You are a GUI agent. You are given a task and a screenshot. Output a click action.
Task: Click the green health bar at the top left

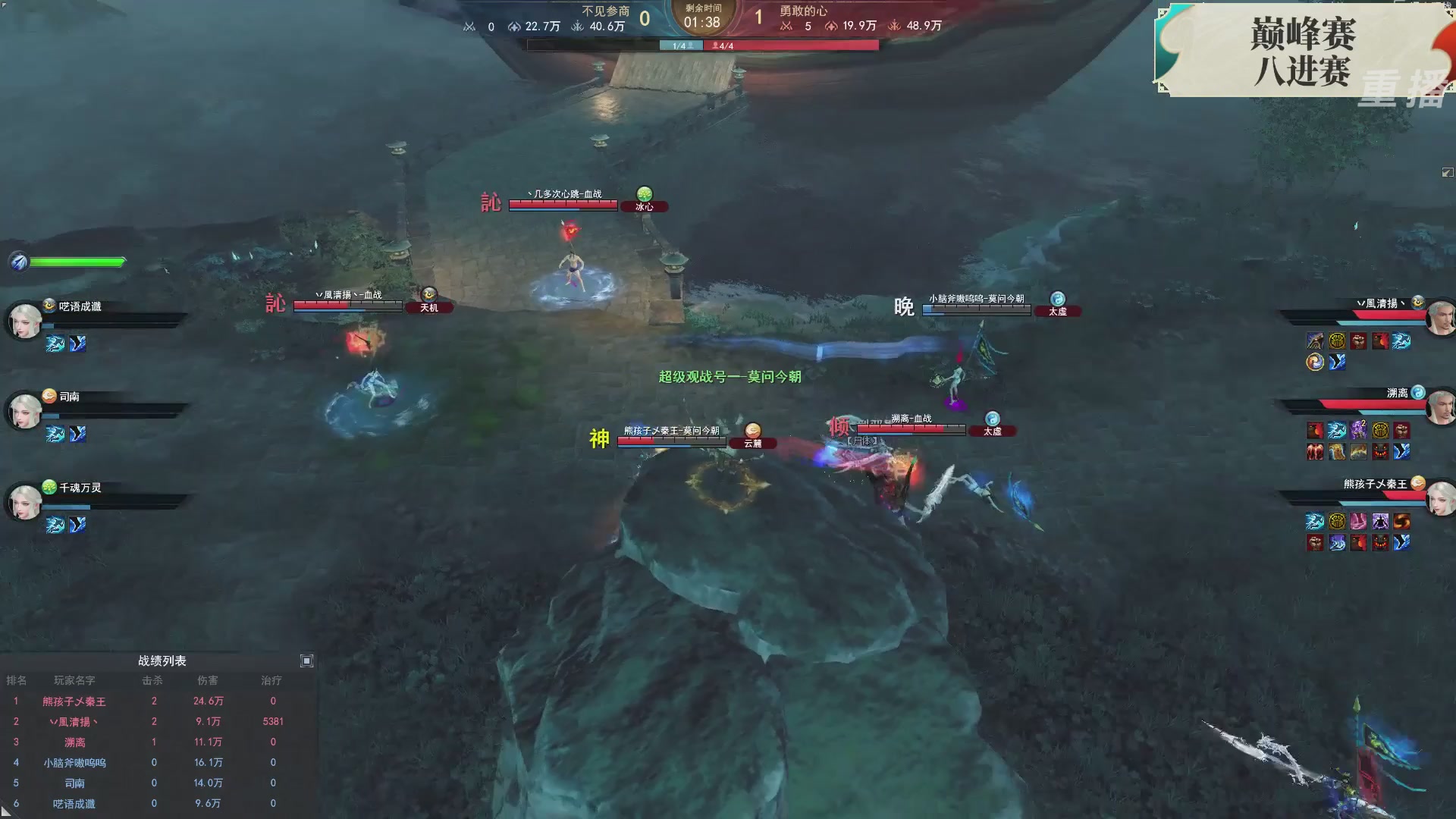click(x=76, y=262)
